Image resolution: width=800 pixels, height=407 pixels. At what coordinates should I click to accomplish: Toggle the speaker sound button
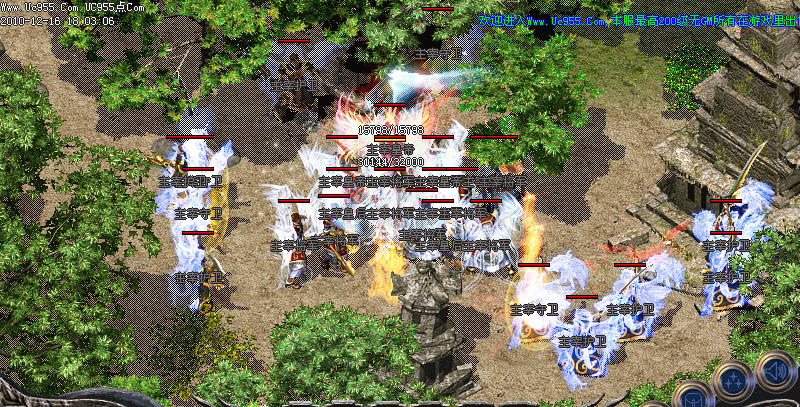(x=775, y=371)
